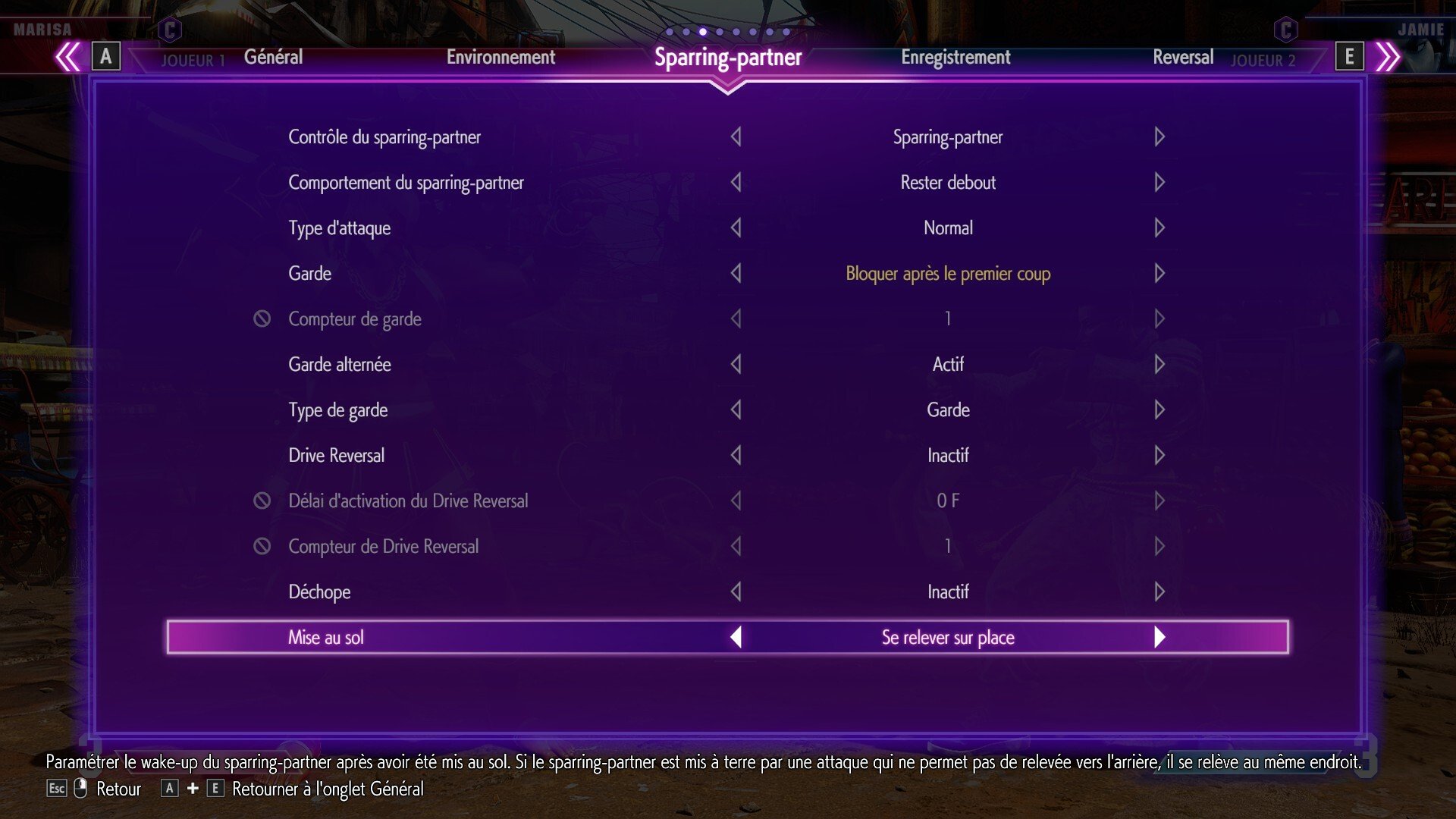Screen dimensions: 1456x819
Task: Toggle Garde alternée to Inactif
Action: click(x=1159, y=364)
